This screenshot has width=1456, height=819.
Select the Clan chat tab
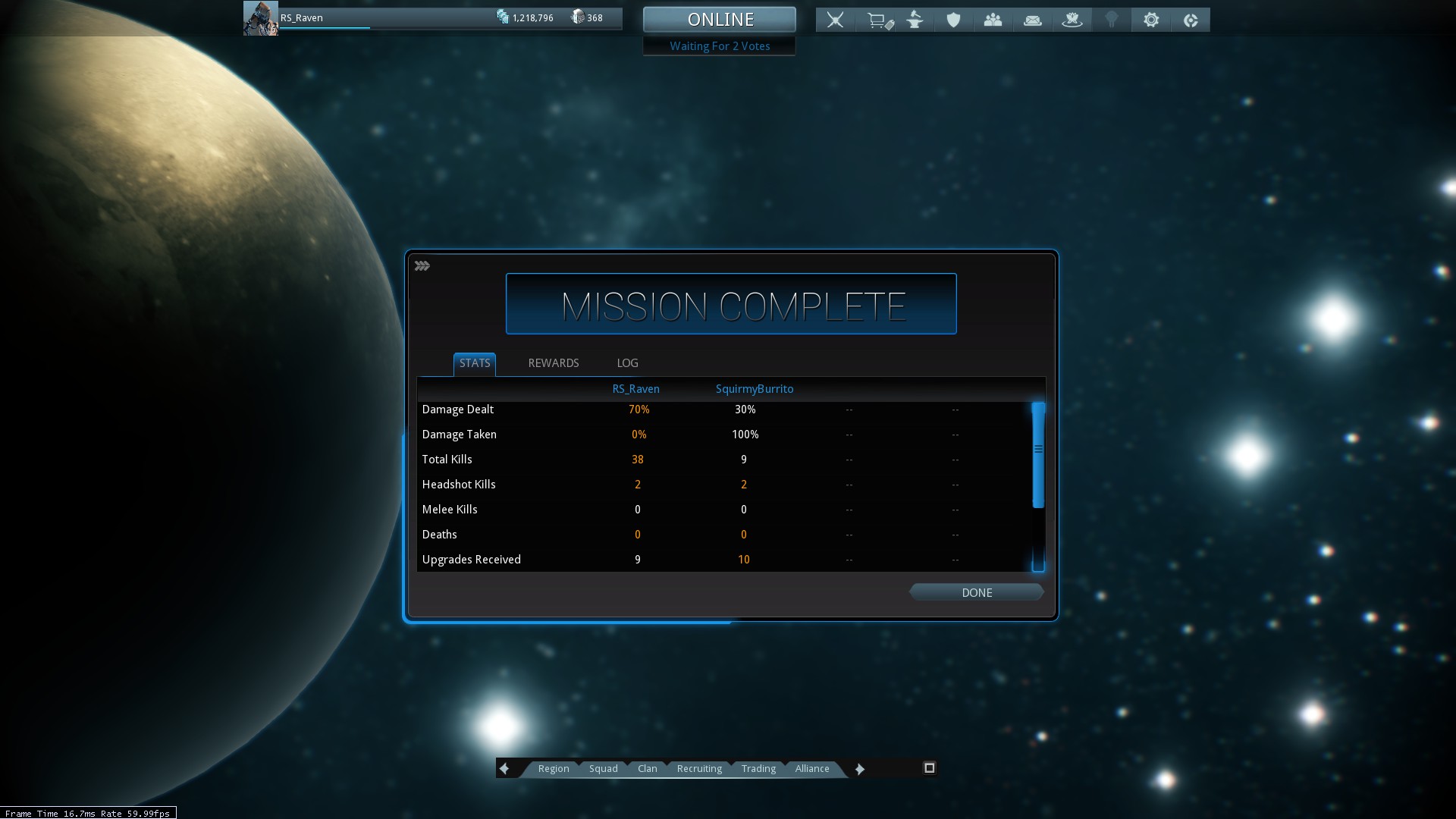[647, 768]
